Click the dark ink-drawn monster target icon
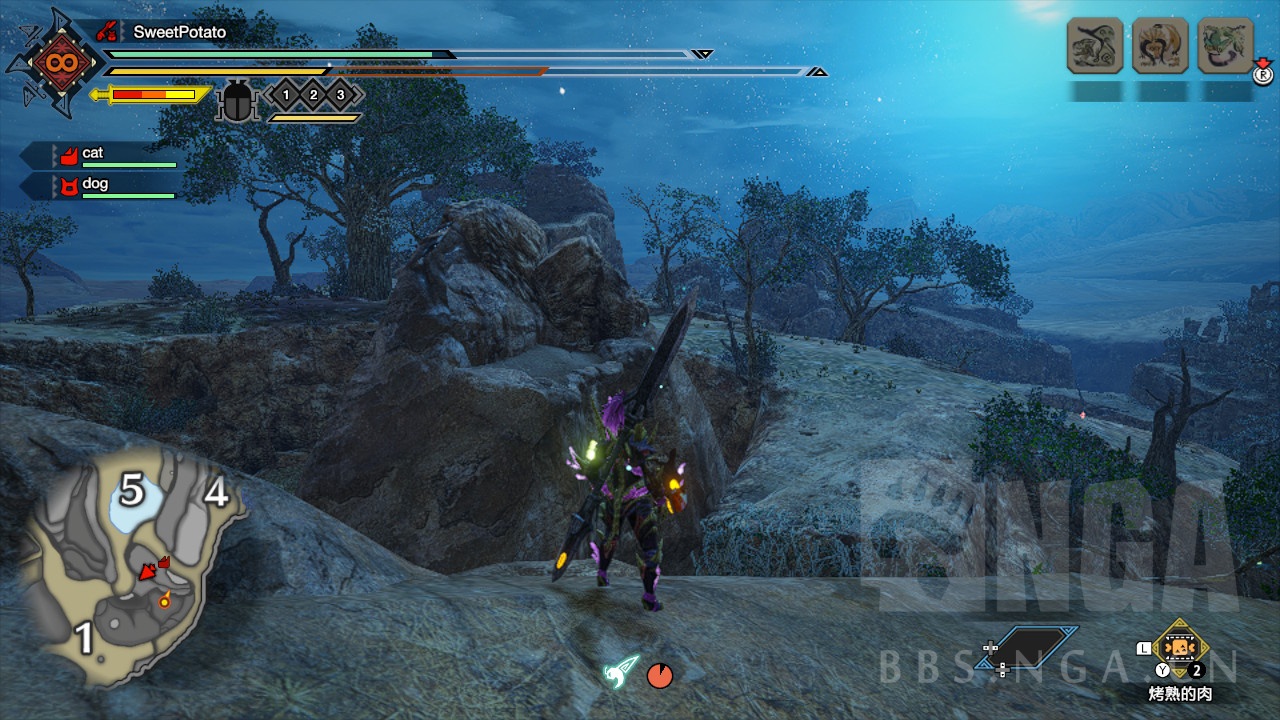Screen dimensions: 1280x720 (1095, 46)
